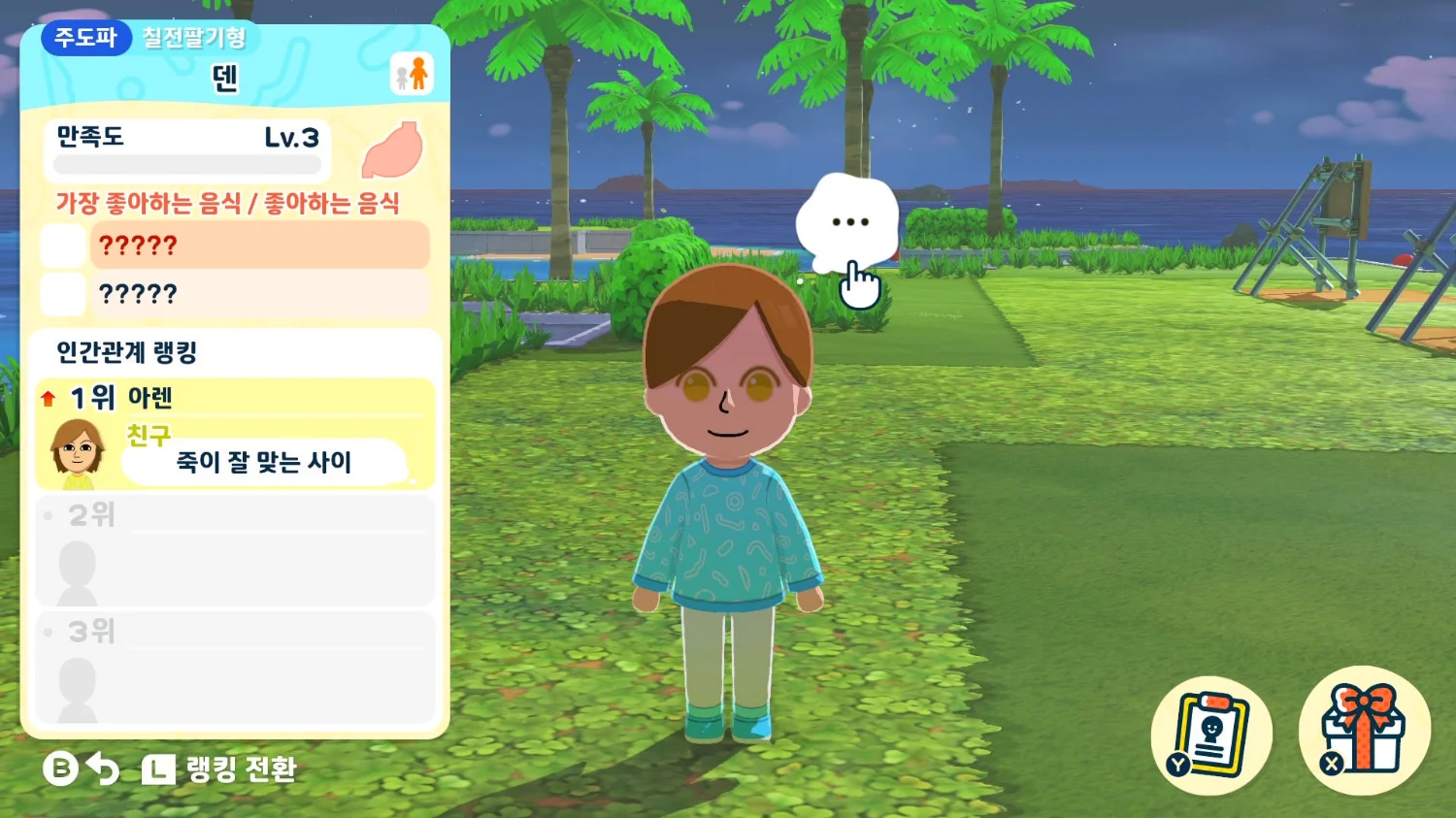Select the first-ranked friend 아렌 row
Viewport: 1456px width, 818px height.
pyautogui.click(x=235, y=434)
